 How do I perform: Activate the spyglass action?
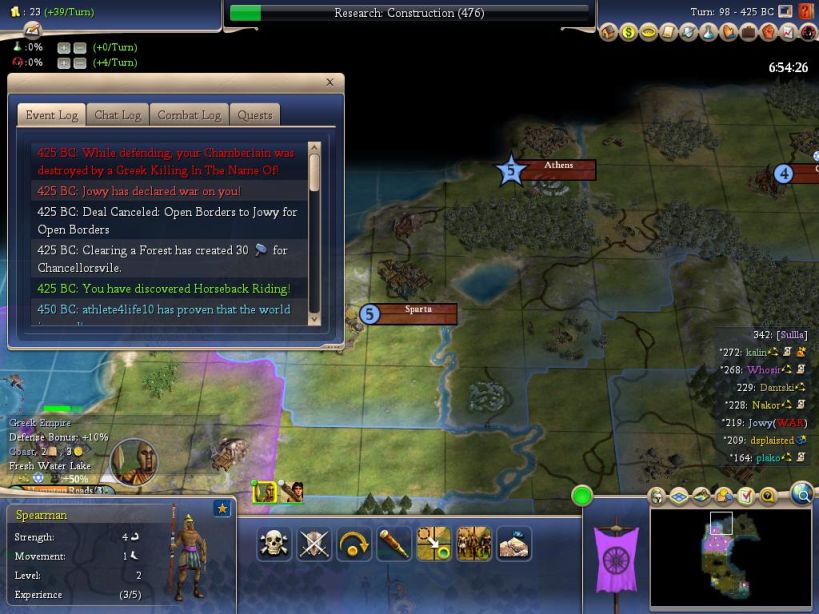point(393,543)
